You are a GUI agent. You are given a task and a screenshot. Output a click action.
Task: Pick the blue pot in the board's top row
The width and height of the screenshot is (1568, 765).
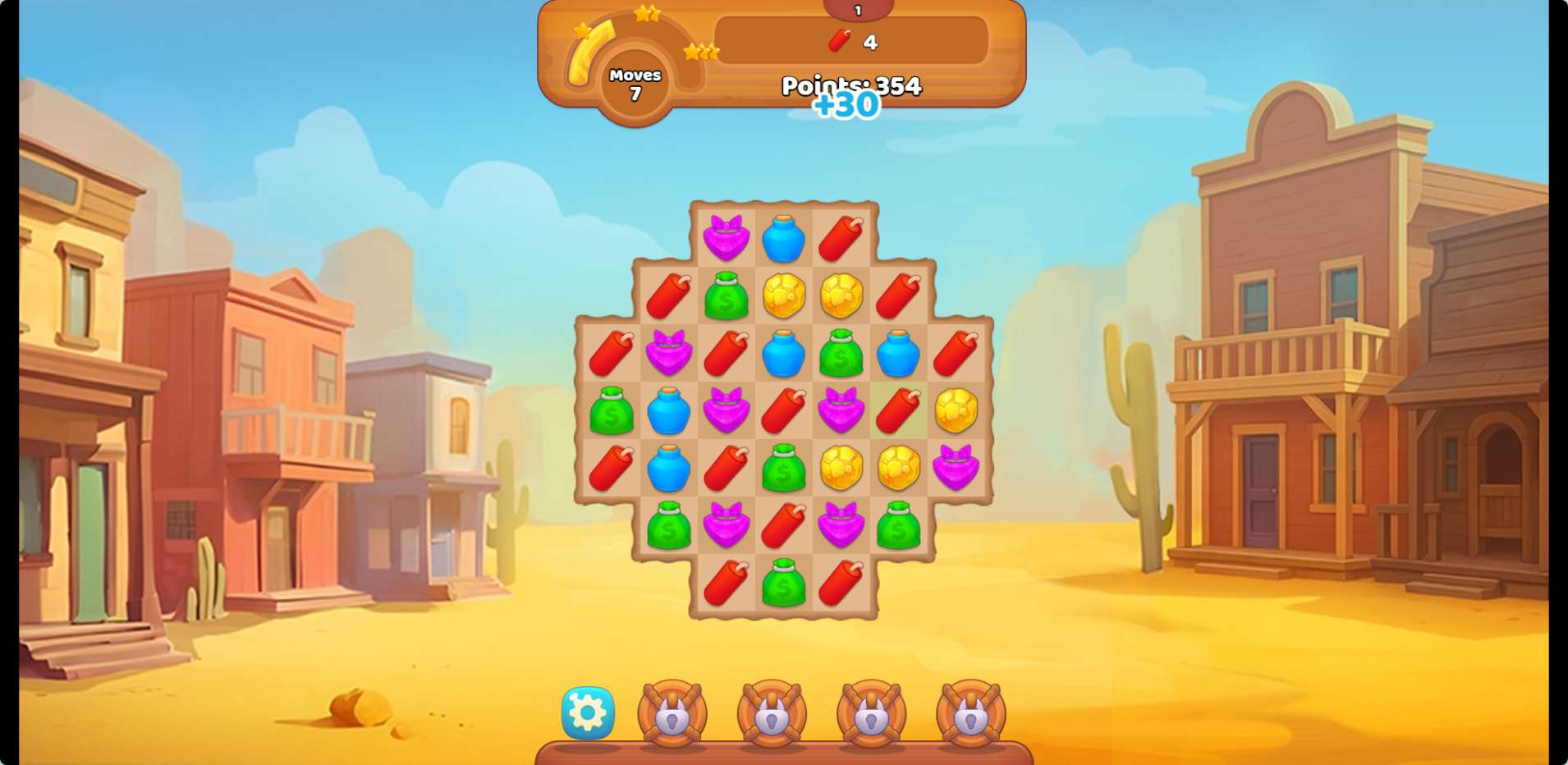coord(783,238)
